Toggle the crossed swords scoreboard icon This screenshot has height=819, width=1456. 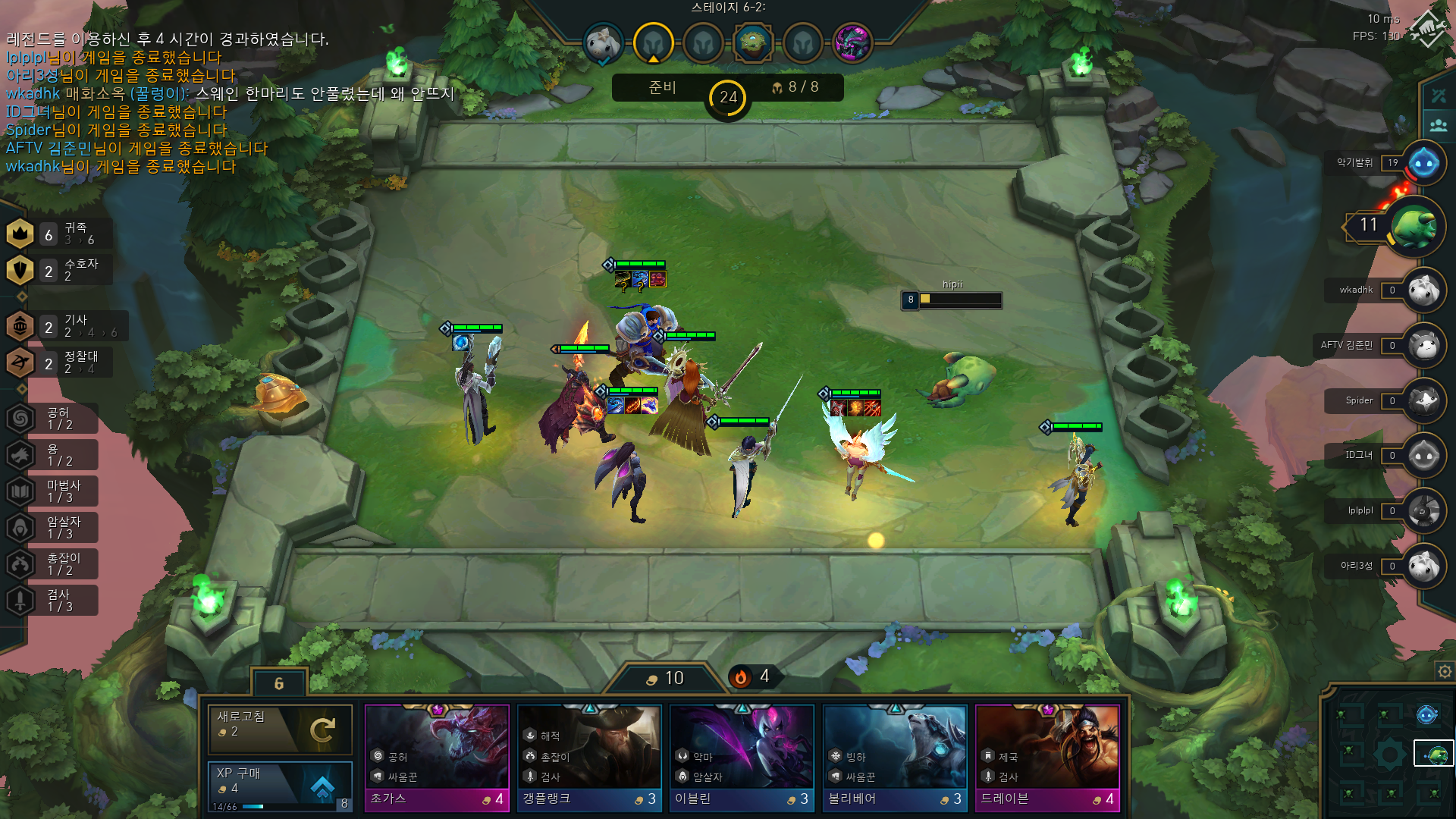pos(1439,96)
